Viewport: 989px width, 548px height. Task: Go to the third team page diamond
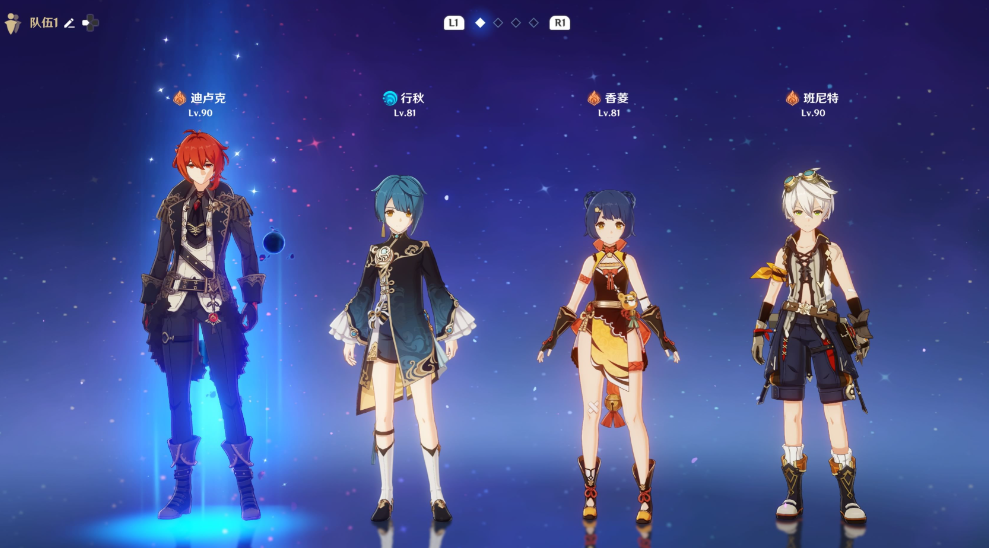pyautogui.click(x=516, y=22)
